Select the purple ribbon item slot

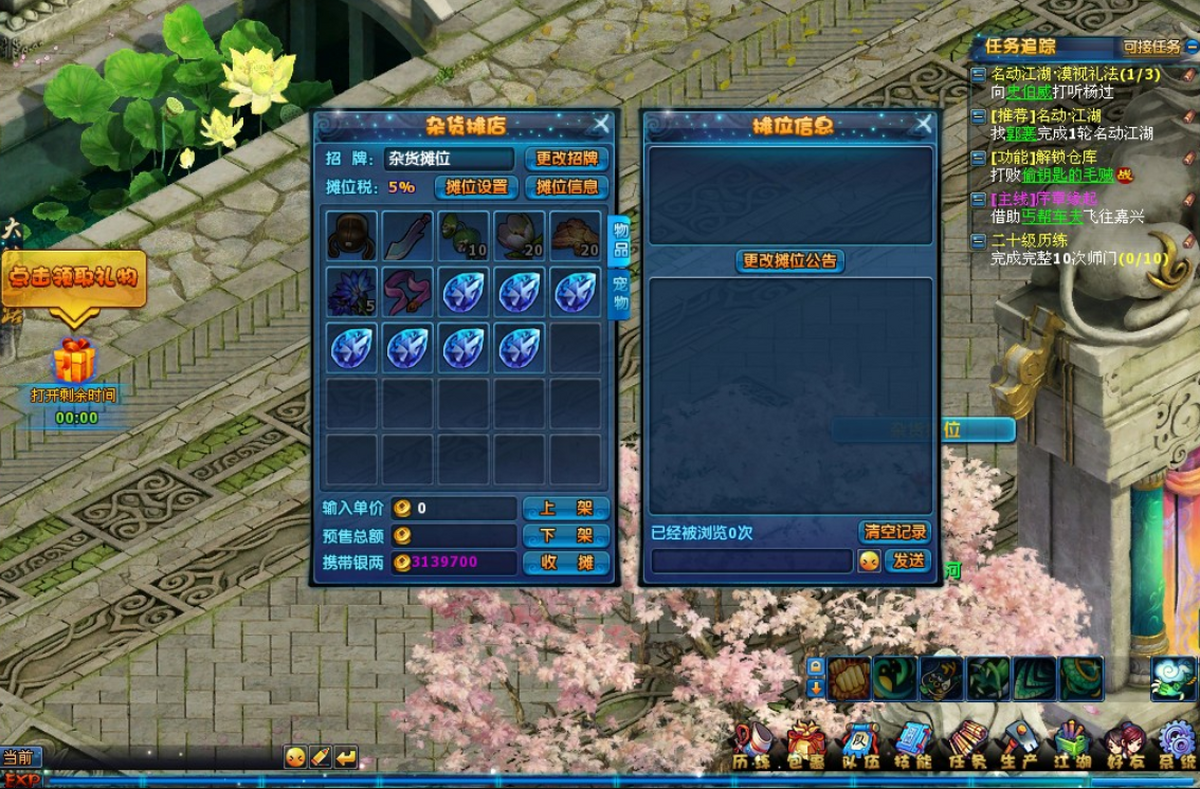point(408,292)
